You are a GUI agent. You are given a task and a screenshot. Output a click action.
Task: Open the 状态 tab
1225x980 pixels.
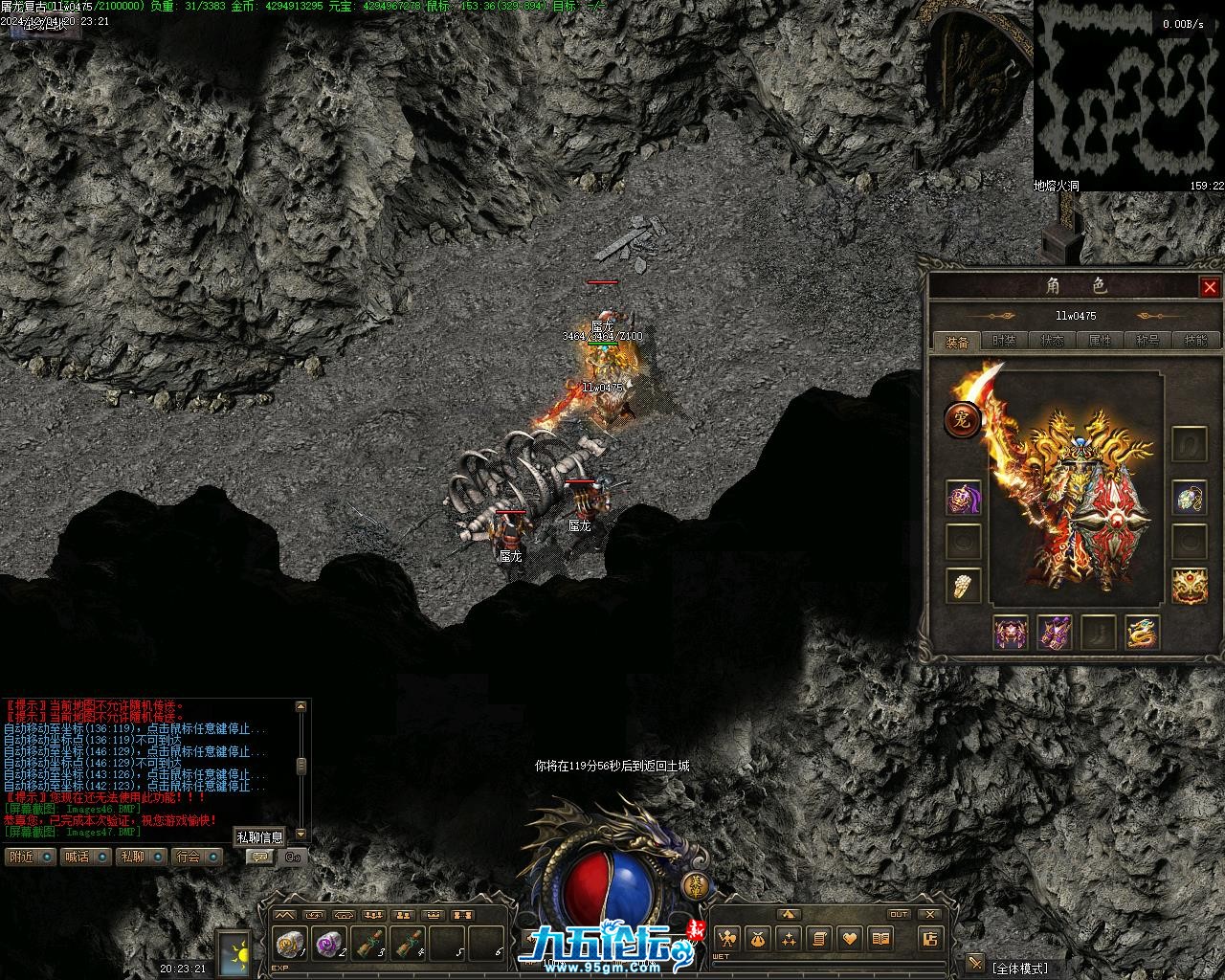[1052, 341]
